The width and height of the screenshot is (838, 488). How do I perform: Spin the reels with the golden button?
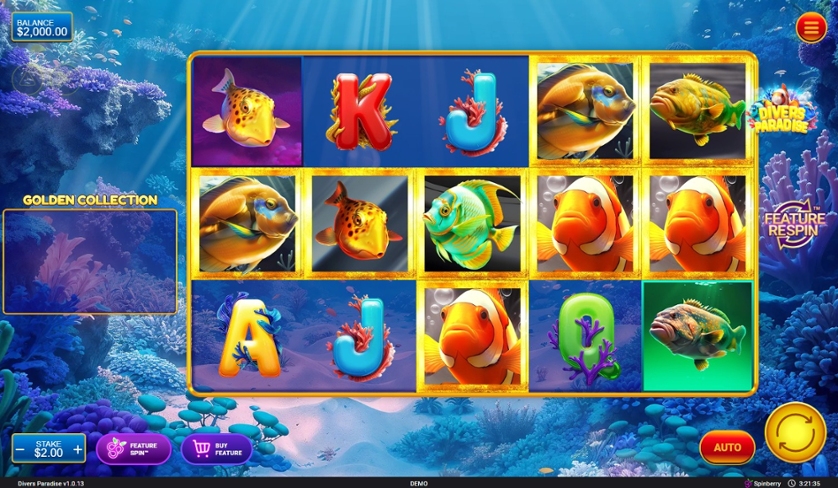pos(795,432)
